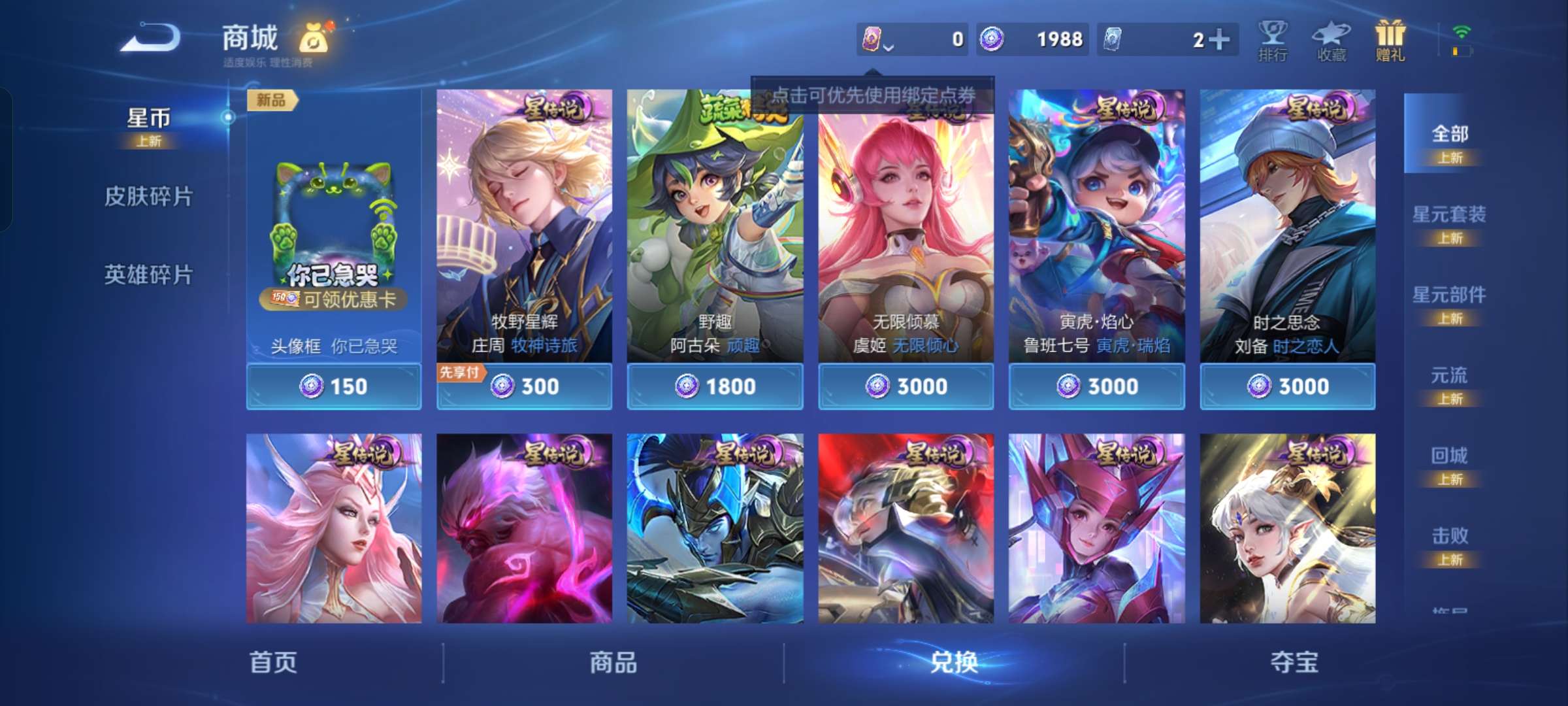Open the 收藏 favorites collection
The image size is (1568, 706).
point(1330,41)
